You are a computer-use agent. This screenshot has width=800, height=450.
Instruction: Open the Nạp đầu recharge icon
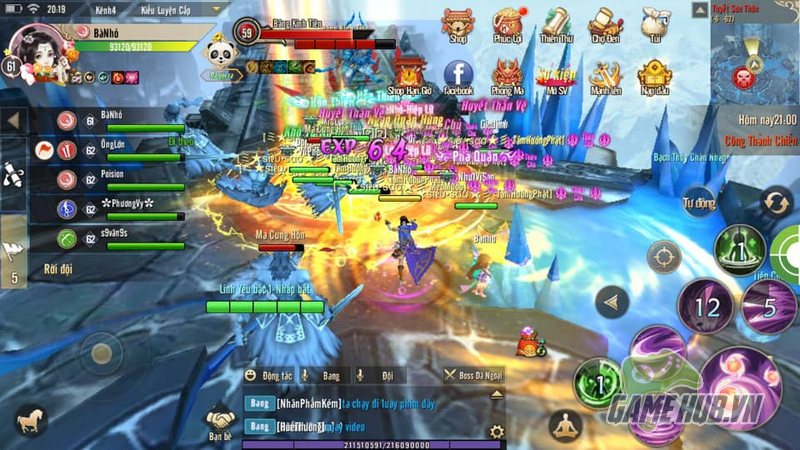tap(655, 76)
